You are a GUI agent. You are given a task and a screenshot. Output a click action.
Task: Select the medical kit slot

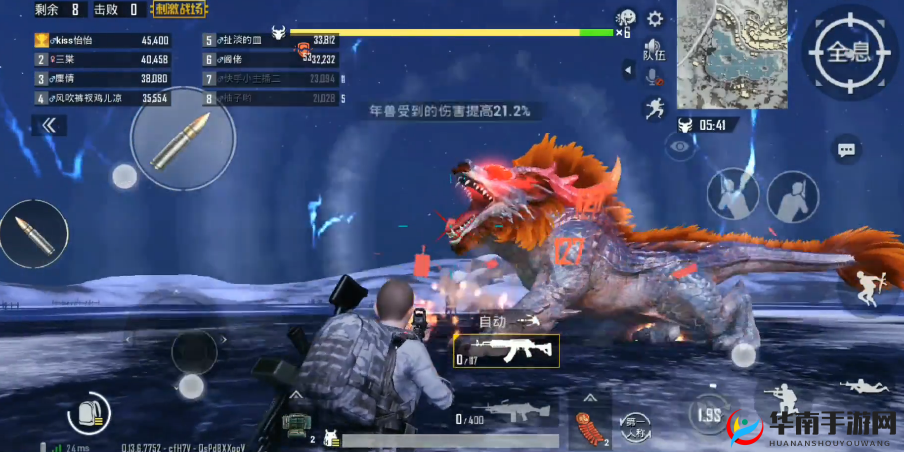click(296, 424)
